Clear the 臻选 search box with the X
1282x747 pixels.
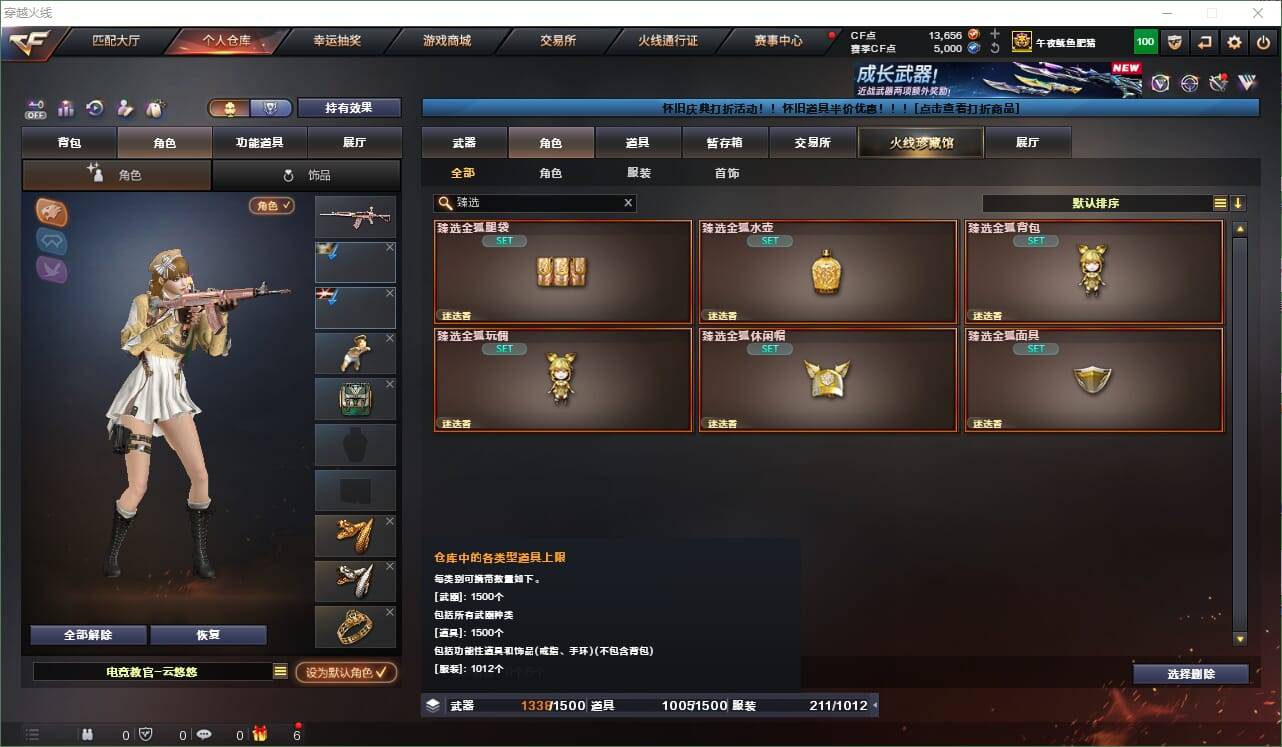pos(628,203)
